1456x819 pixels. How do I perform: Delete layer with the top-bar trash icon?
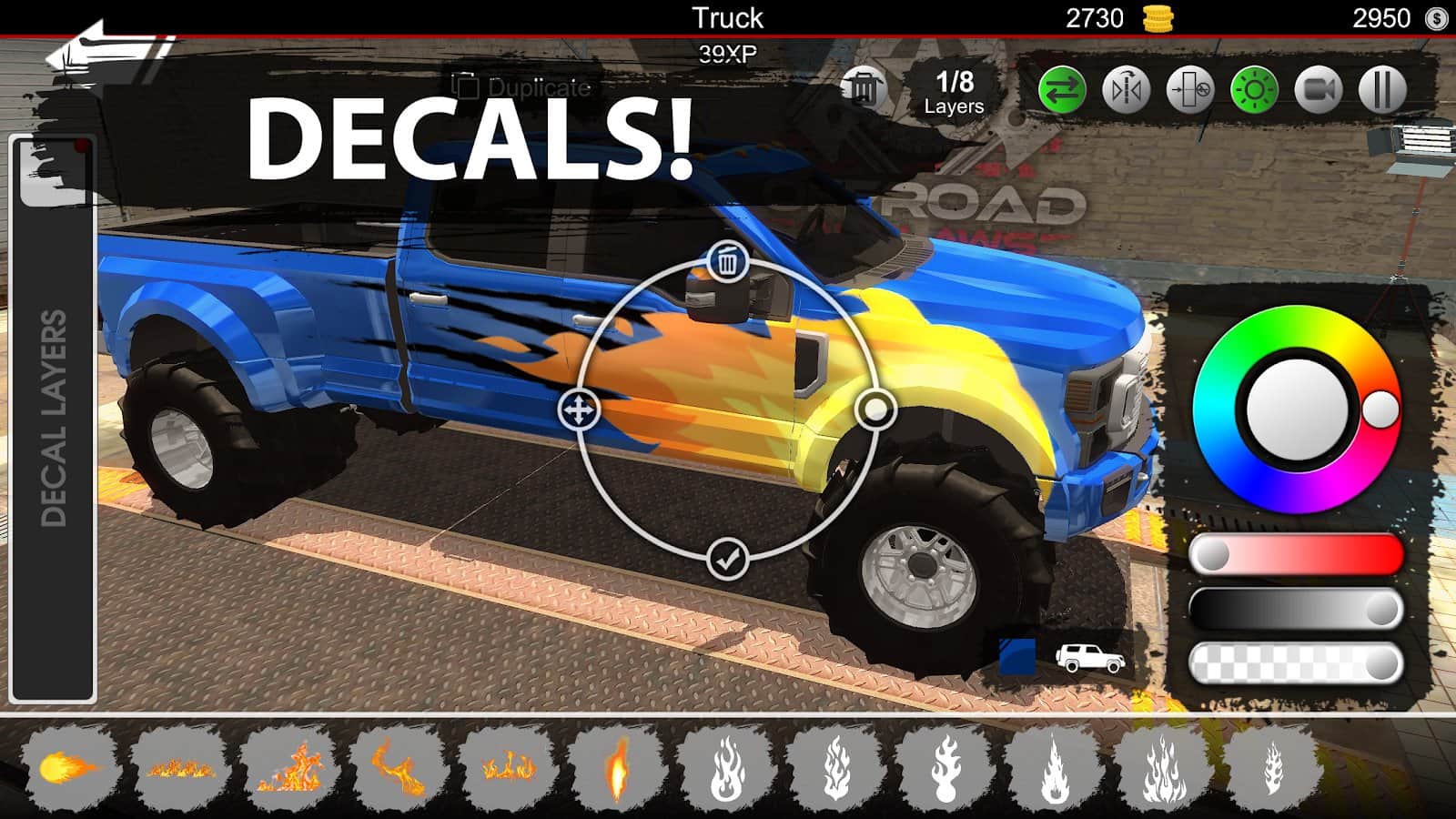point(862,89)
